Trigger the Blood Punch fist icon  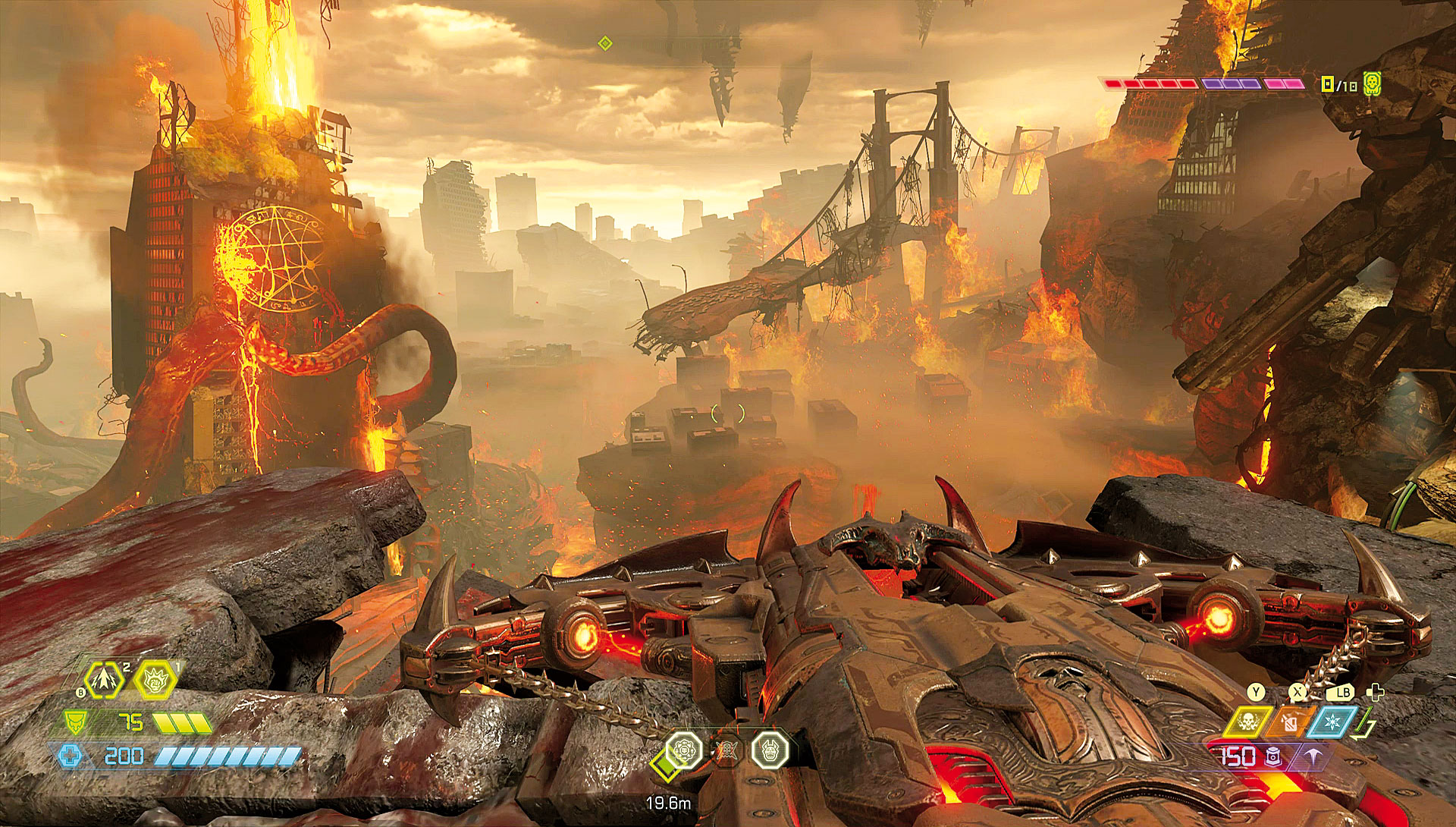click(x=155, y=681)
